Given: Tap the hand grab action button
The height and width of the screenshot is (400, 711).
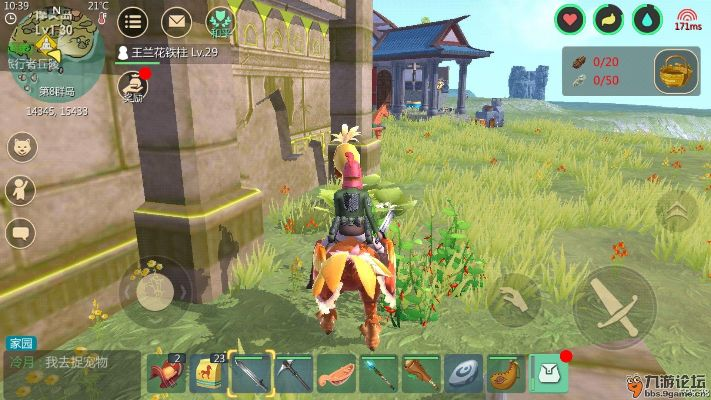Looking at the screenshot, I should tap(514, 299).
